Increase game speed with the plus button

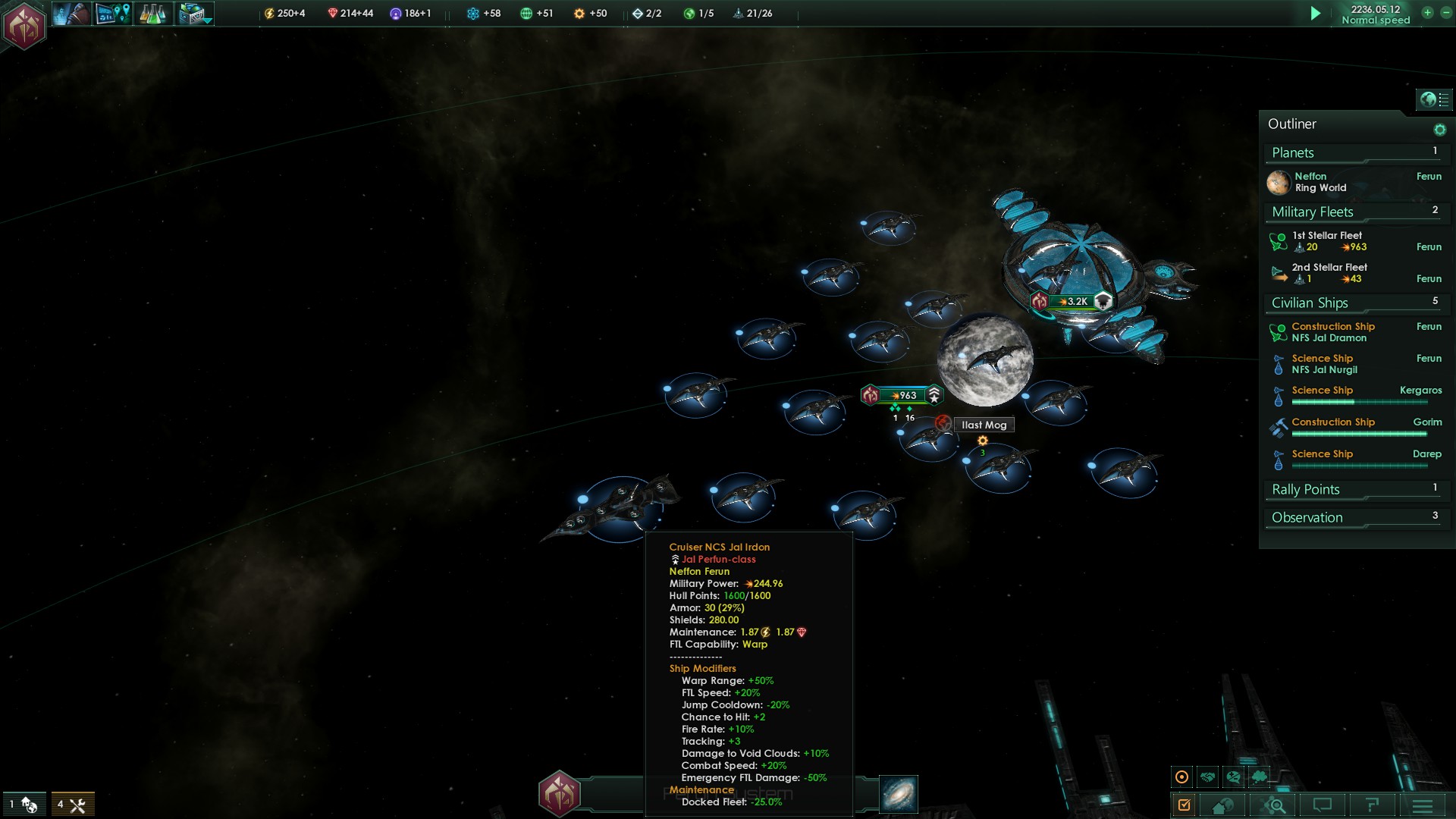coord(1427,13)
